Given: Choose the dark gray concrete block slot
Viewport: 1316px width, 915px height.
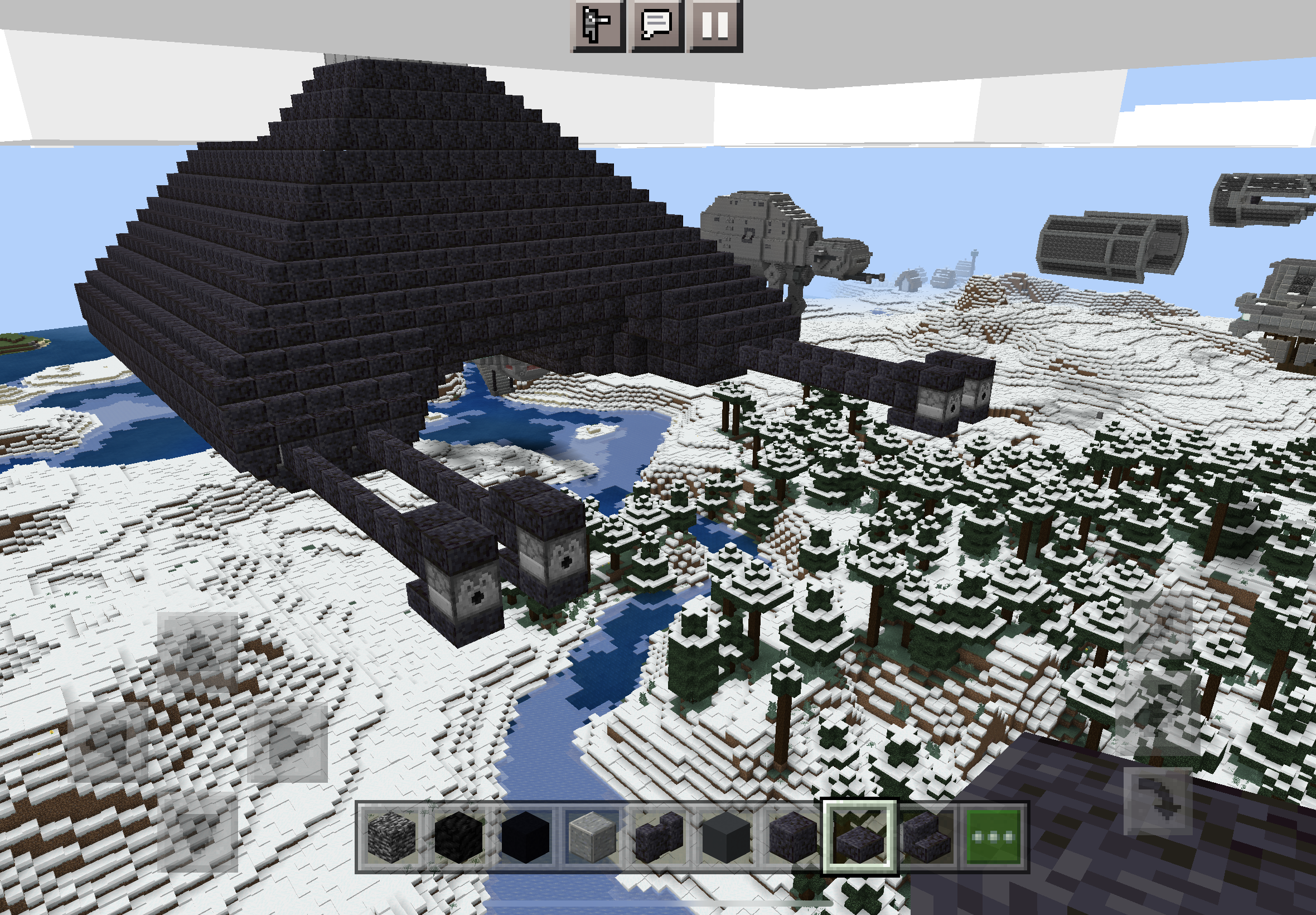Looking at the screenshot, I should point(726,837).
